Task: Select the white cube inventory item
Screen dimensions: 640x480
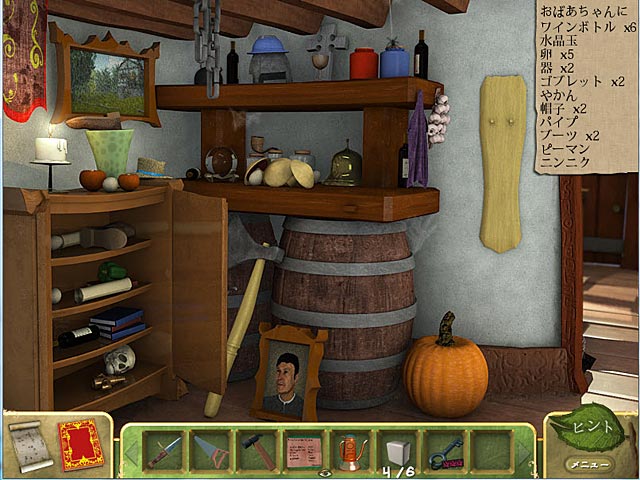Action: [x=398, y=450]
